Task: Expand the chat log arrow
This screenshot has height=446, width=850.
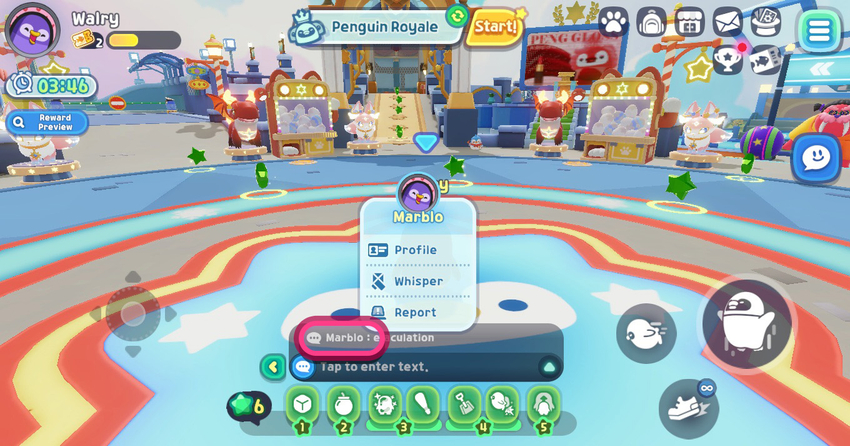Action: (549, 367)
